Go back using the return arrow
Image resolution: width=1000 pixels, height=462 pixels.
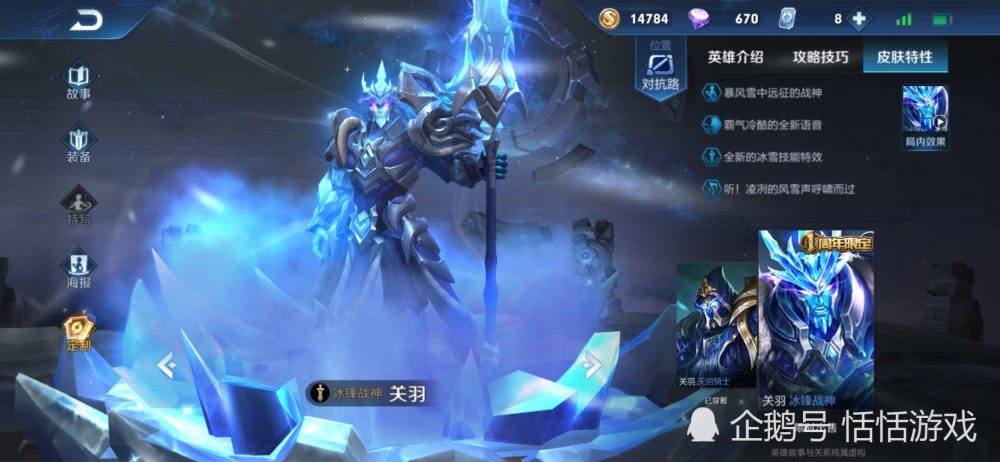click(87, 19)
